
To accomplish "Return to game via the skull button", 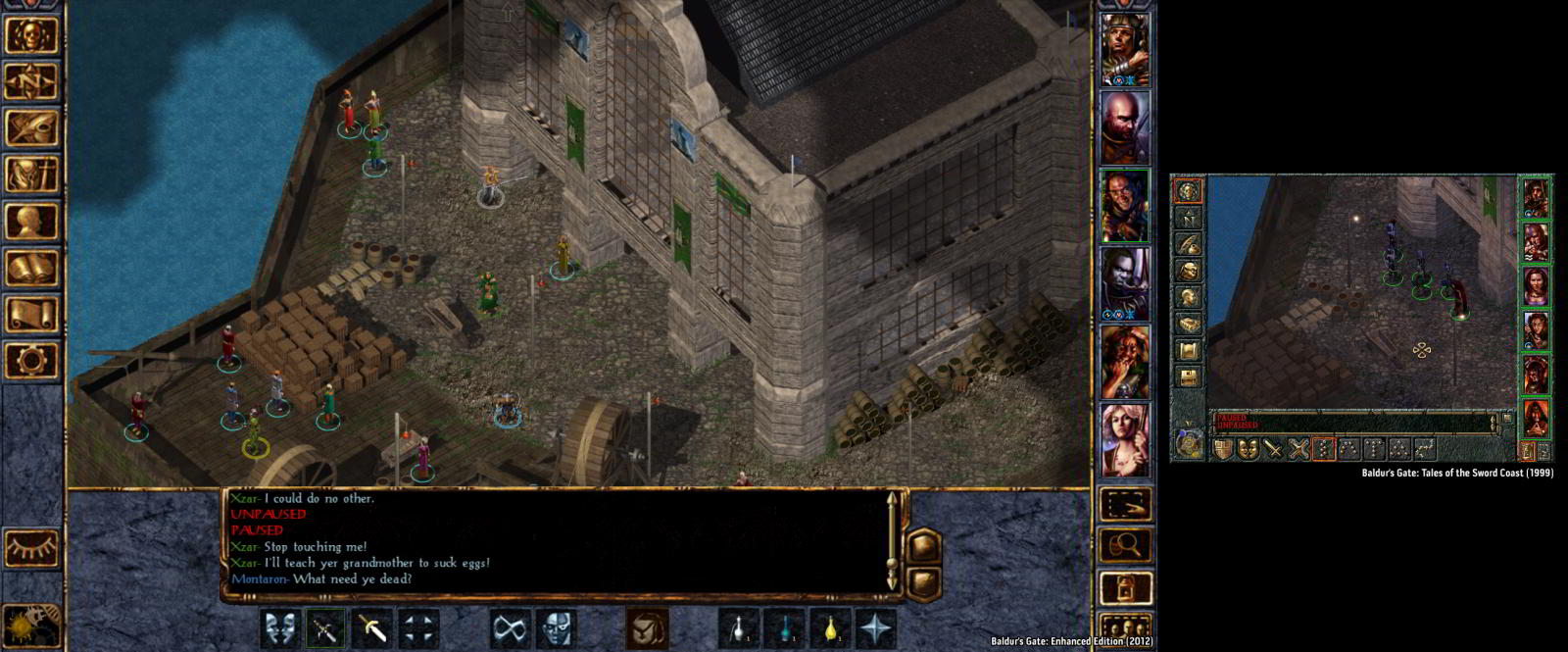I will [31, 34].
